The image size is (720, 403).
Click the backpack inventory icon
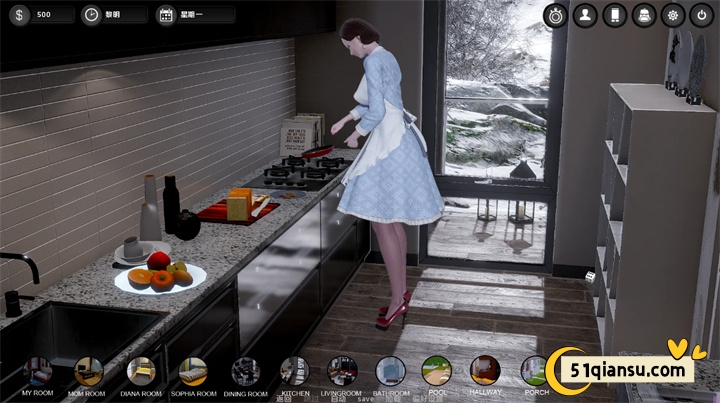(644, 15)
